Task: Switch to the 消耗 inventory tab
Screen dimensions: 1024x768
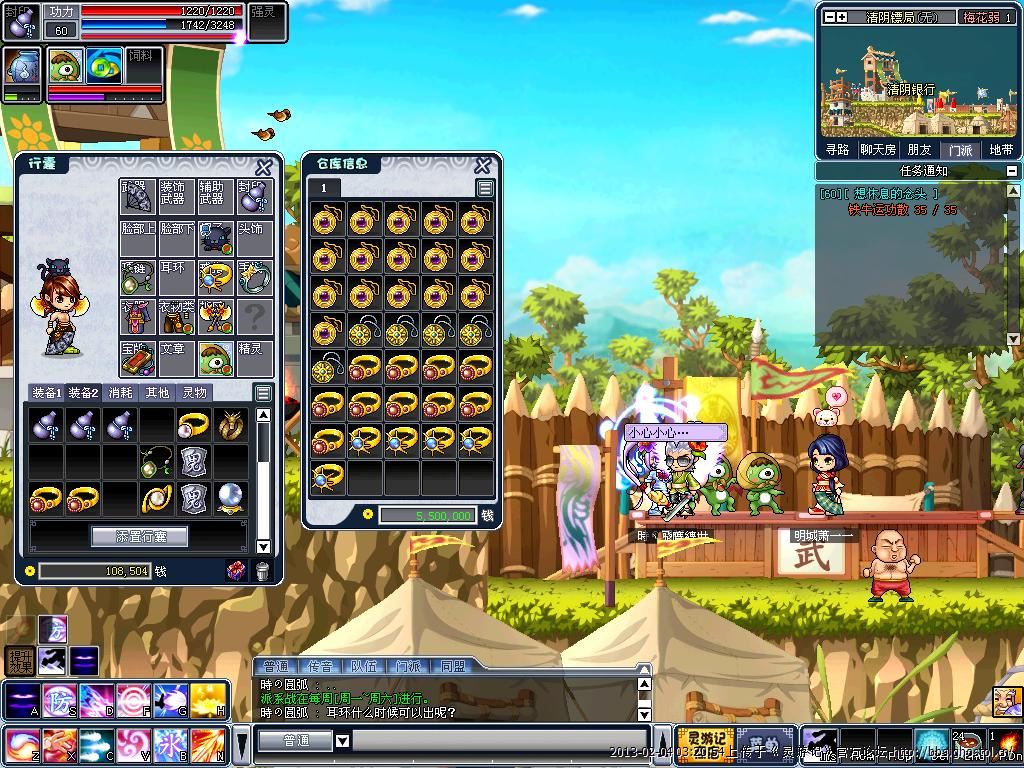Action: (x=121, y=393)
